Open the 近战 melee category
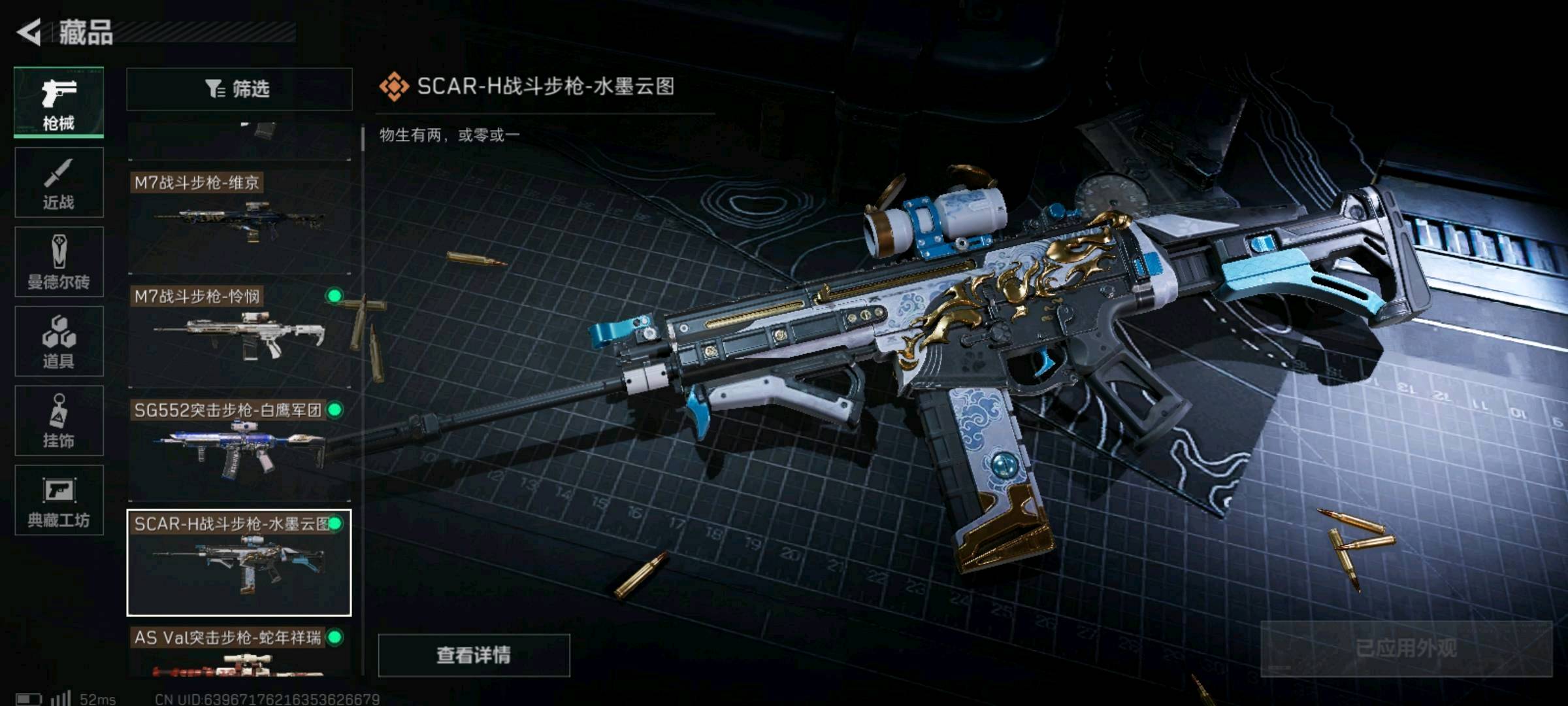Viewport: 1568px width, 706px height. coord(59,182)
